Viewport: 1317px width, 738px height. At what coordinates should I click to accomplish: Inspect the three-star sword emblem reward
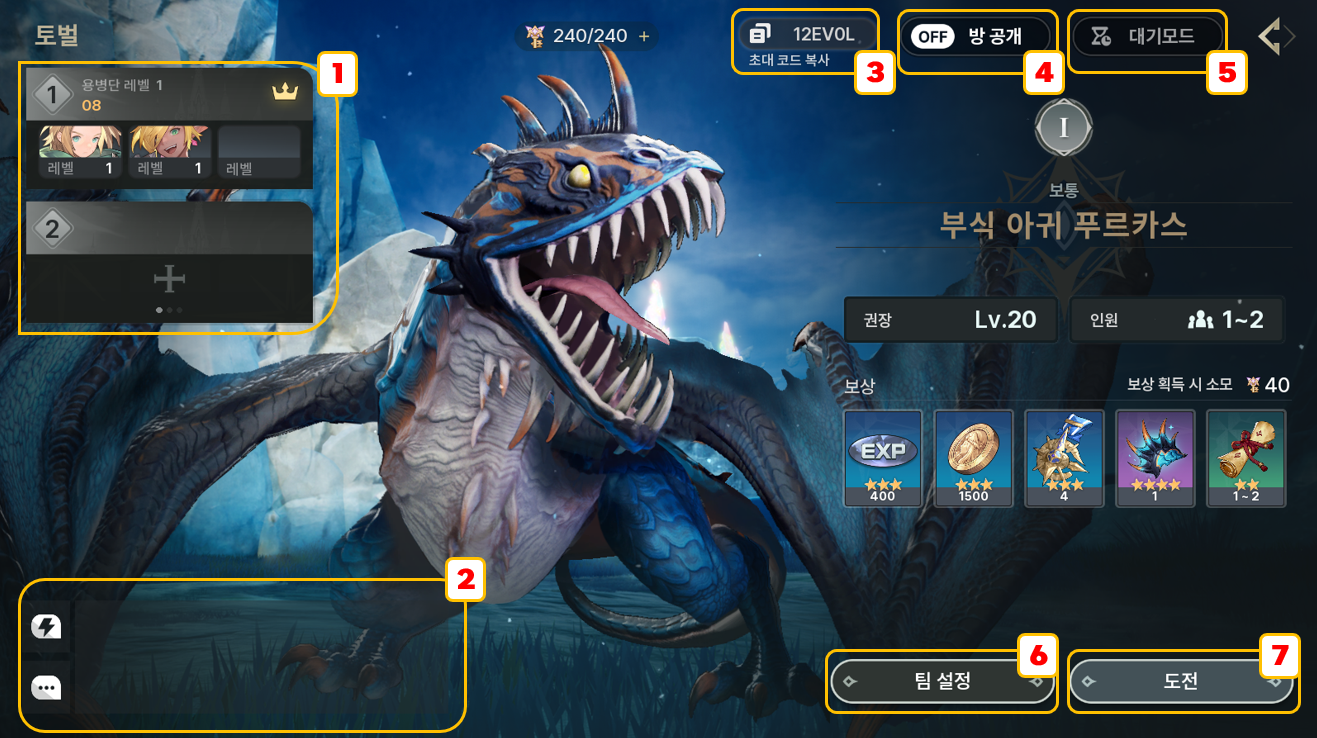click(1064, 457)
